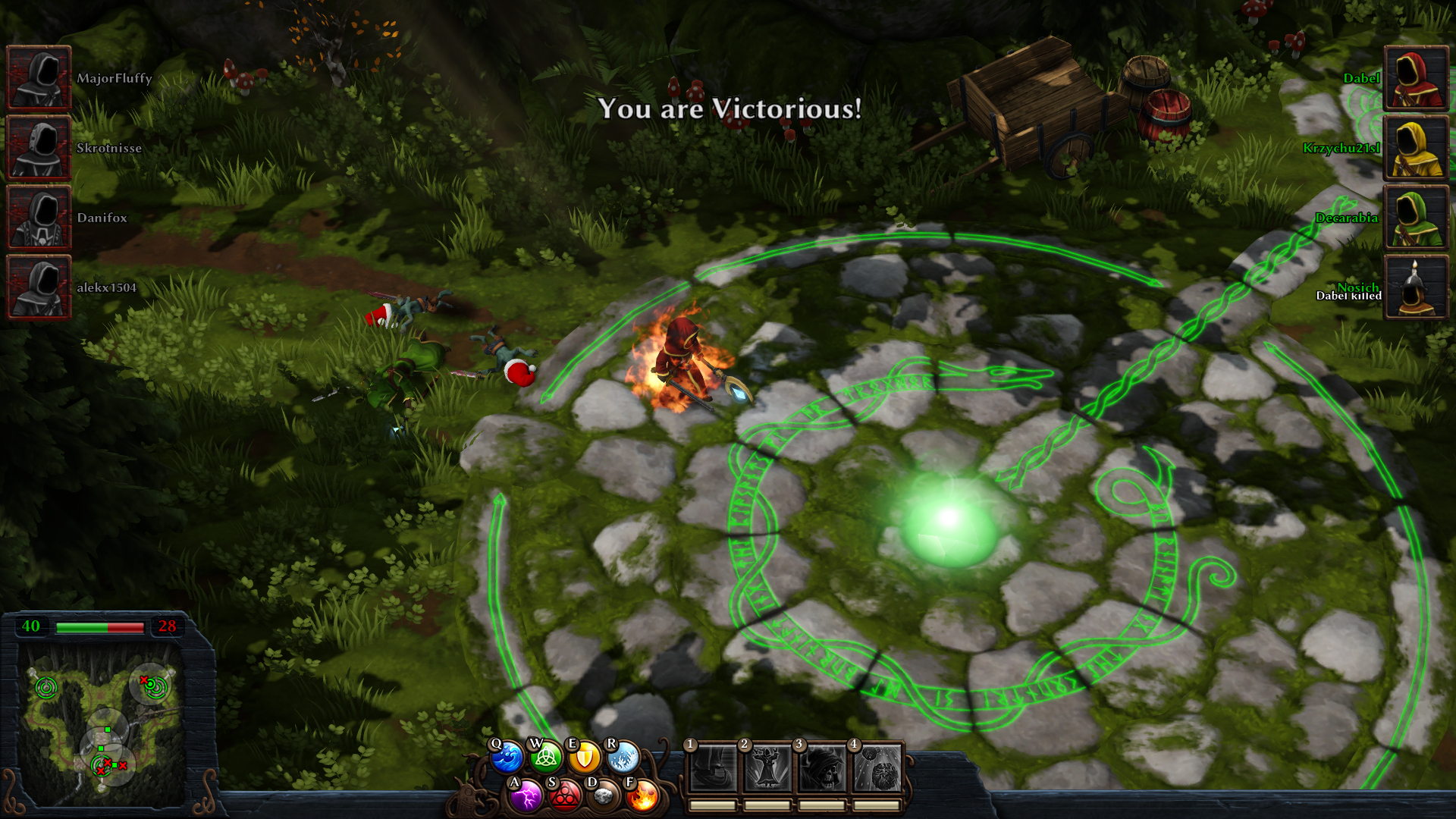
Task: Activate the falling meteors magick in slot 4
Action: 877,769
